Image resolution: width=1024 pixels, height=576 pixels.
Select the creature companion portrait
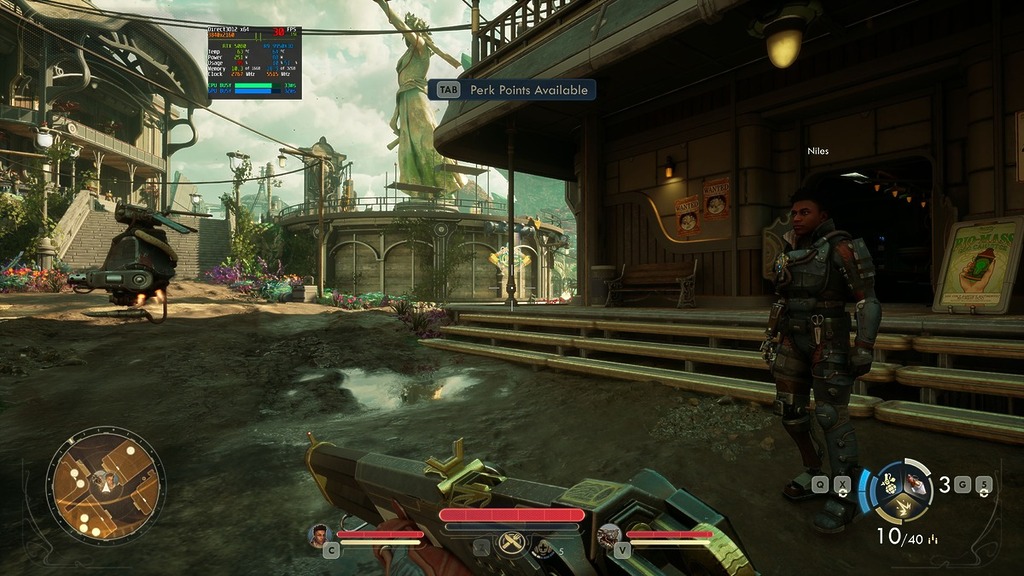pyautogui.click(x=608, y=536)
